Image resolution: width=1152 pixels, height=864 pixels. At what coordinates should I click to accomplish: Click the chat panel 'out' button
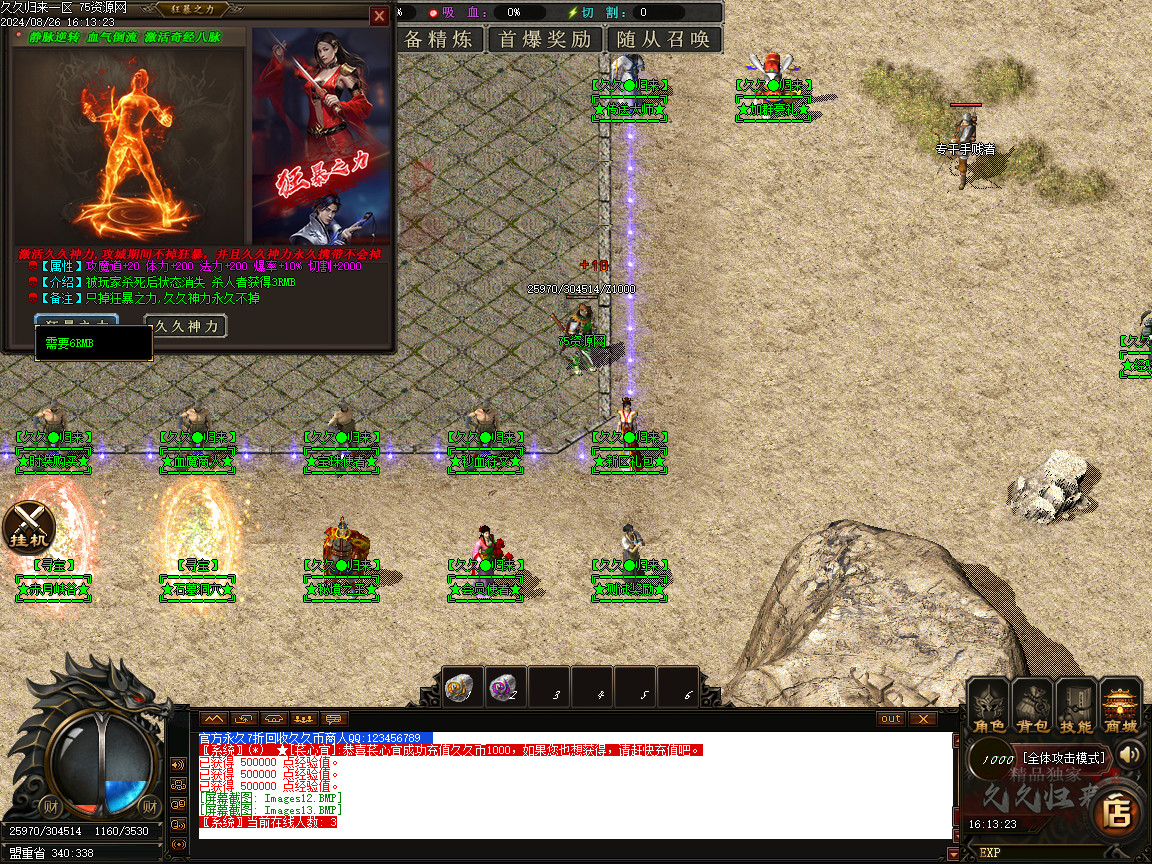pos(890,719)
